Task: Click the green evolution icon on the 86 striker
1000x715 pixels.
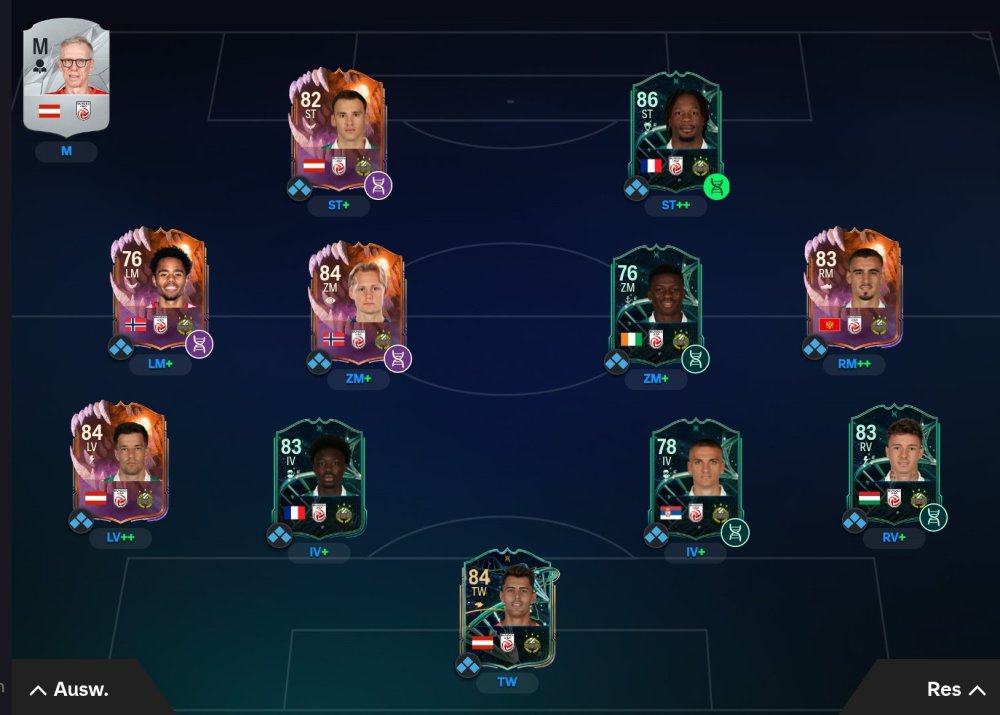Action: coord(716,186)
